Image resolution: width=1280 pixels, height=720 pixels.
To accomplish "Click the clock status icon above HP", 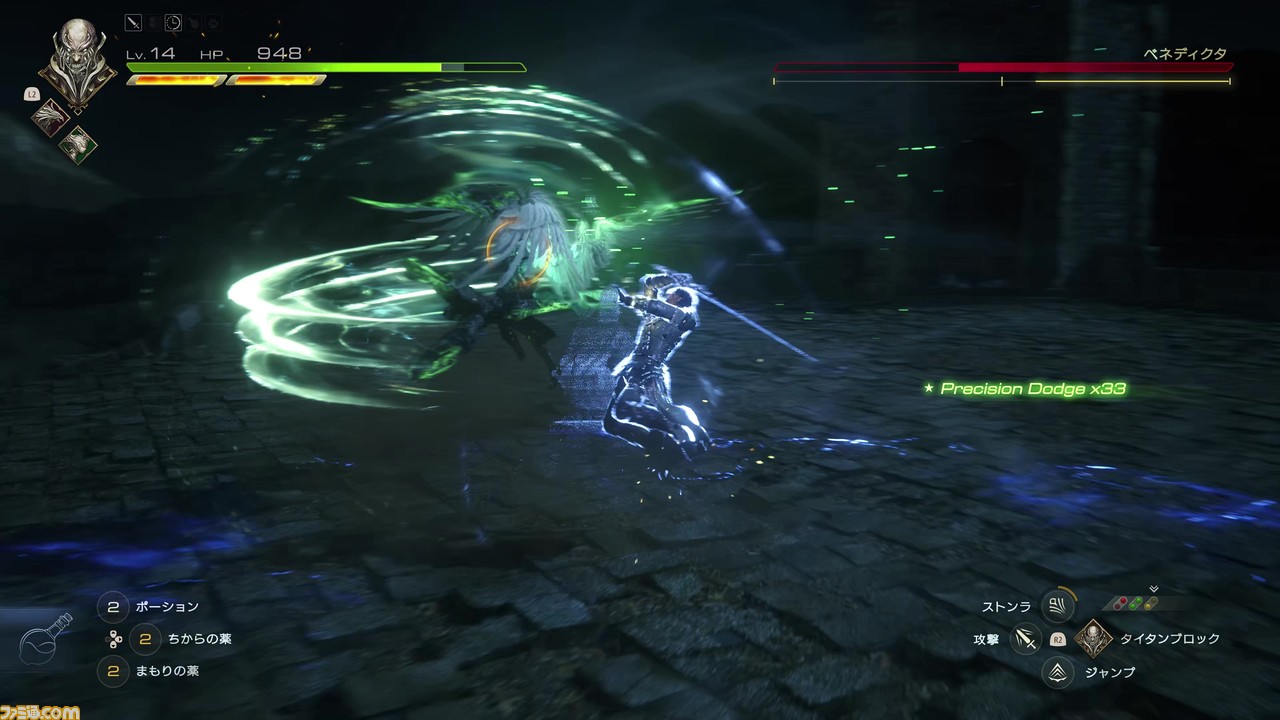I will pos(173,22).
